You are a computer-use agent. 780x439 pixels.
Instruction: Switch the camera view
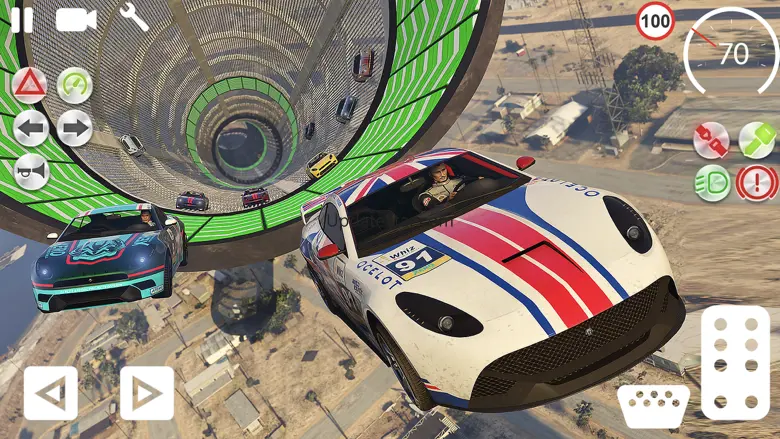(75, 20)
